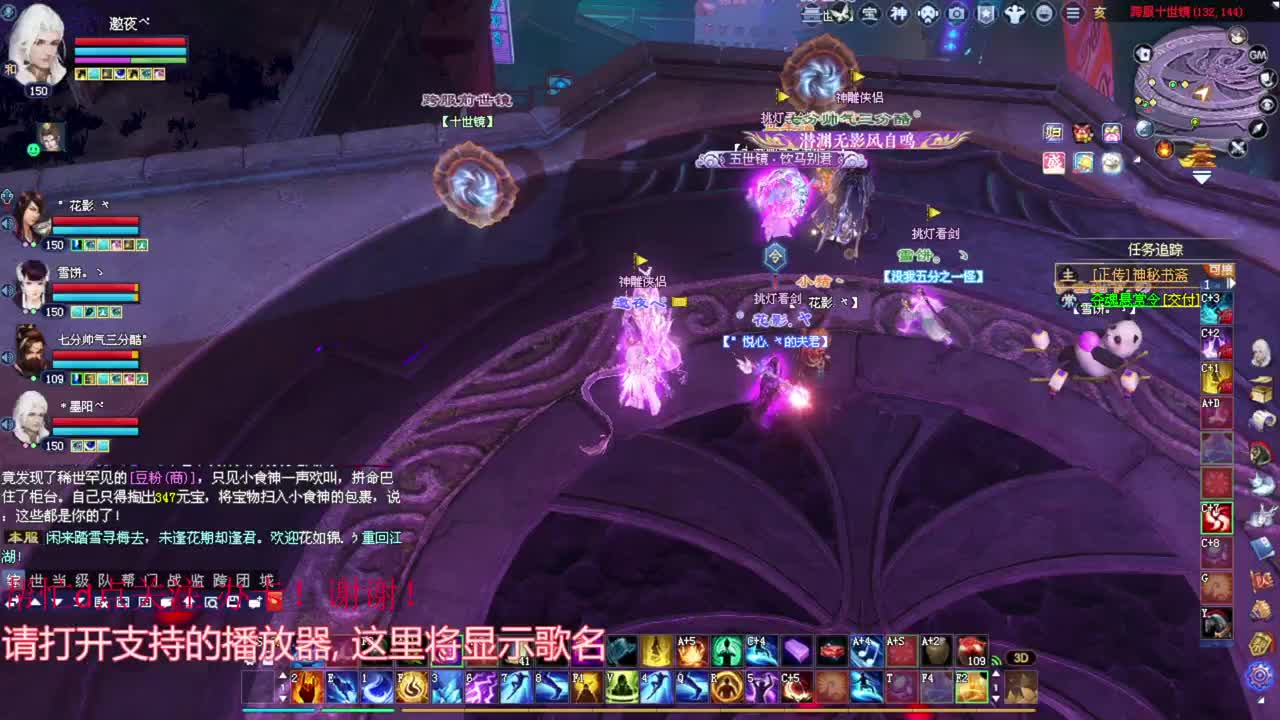Open the screenshot camera icon on the top toolbar
This screenshot has height=720, width=1280.
[957, 12]
